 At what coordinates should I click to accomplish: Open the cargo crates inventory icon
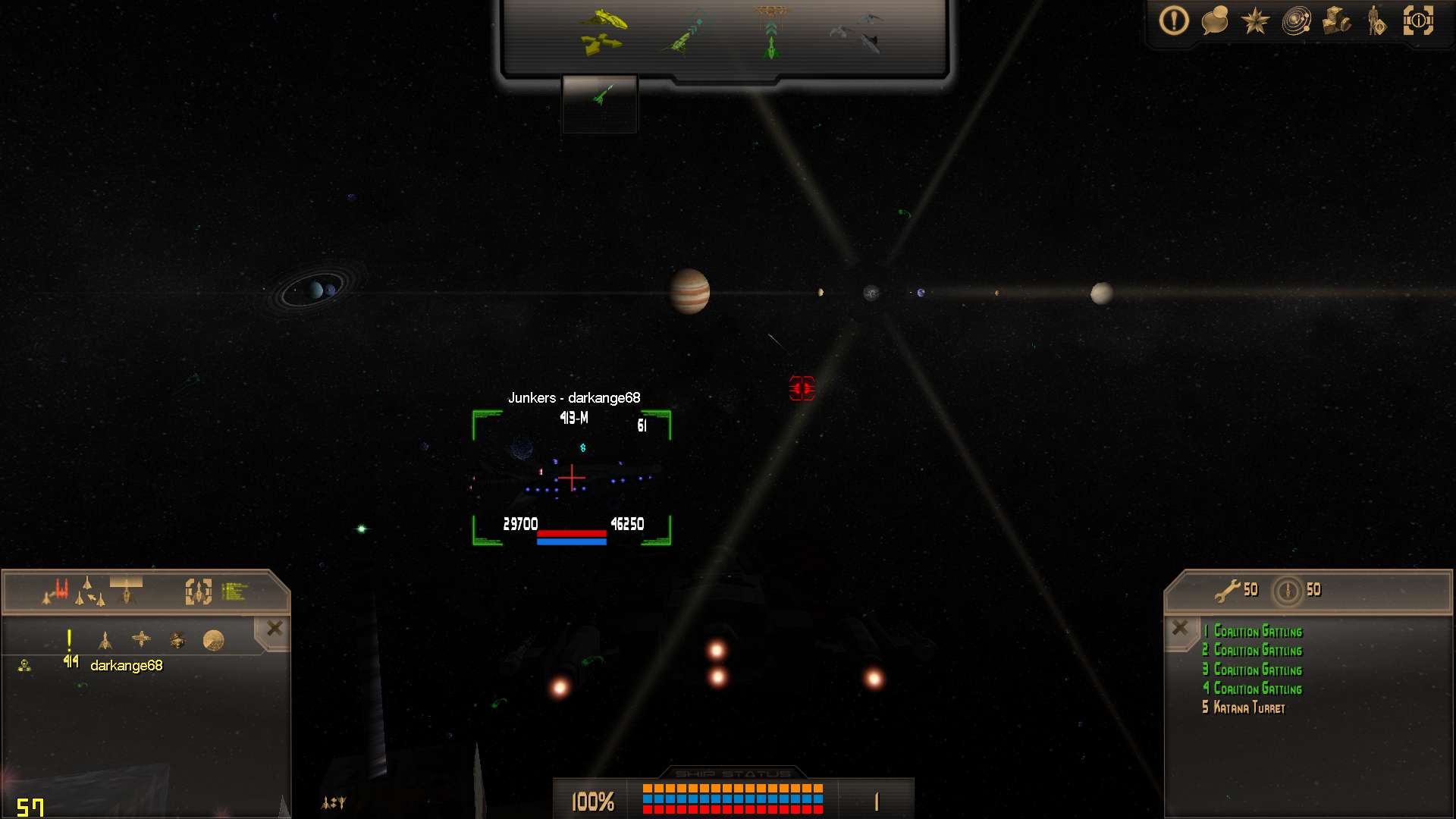[x=1336, y=20]
